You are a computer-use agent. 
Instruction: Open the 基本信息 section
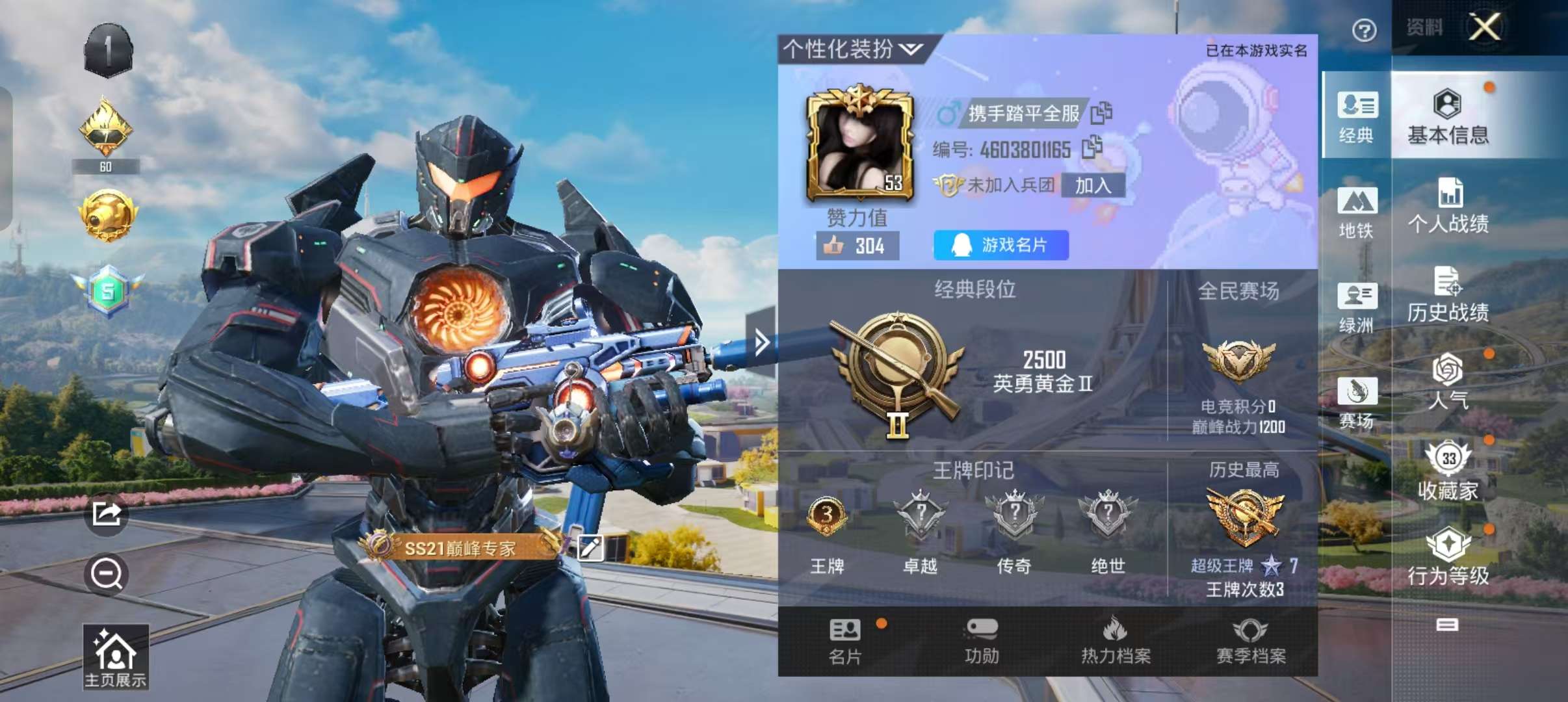coord(1448,117)
